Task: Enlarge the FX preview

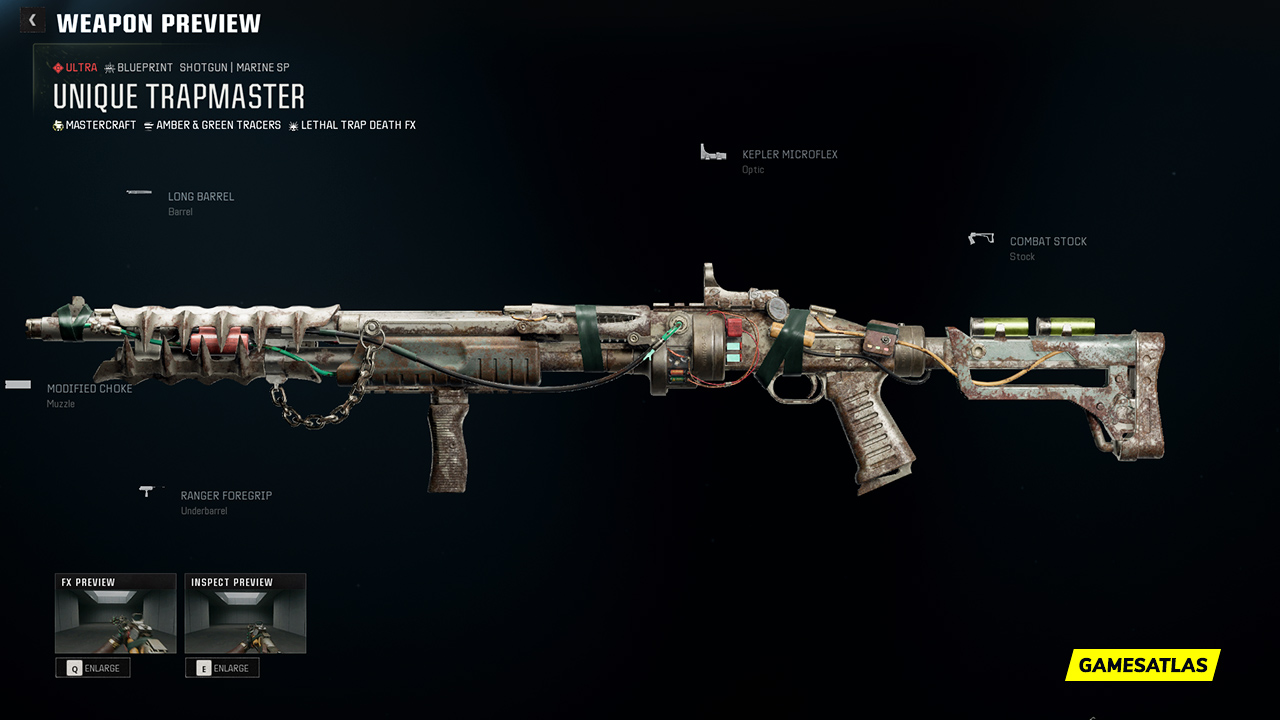Action: 93,668
